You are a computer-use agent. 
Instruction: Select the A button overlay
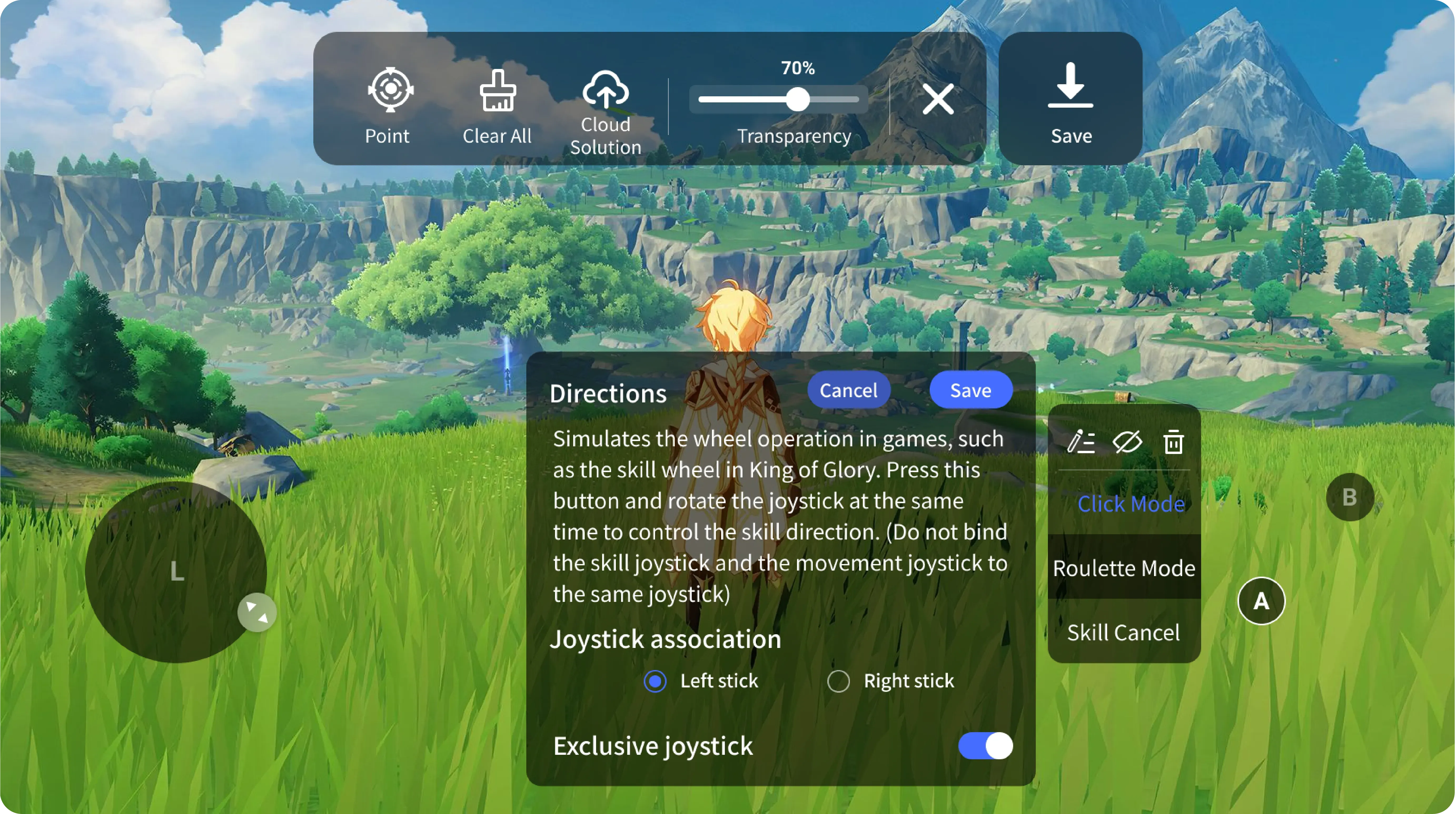pyautogui.click(x=1261, y=601)
